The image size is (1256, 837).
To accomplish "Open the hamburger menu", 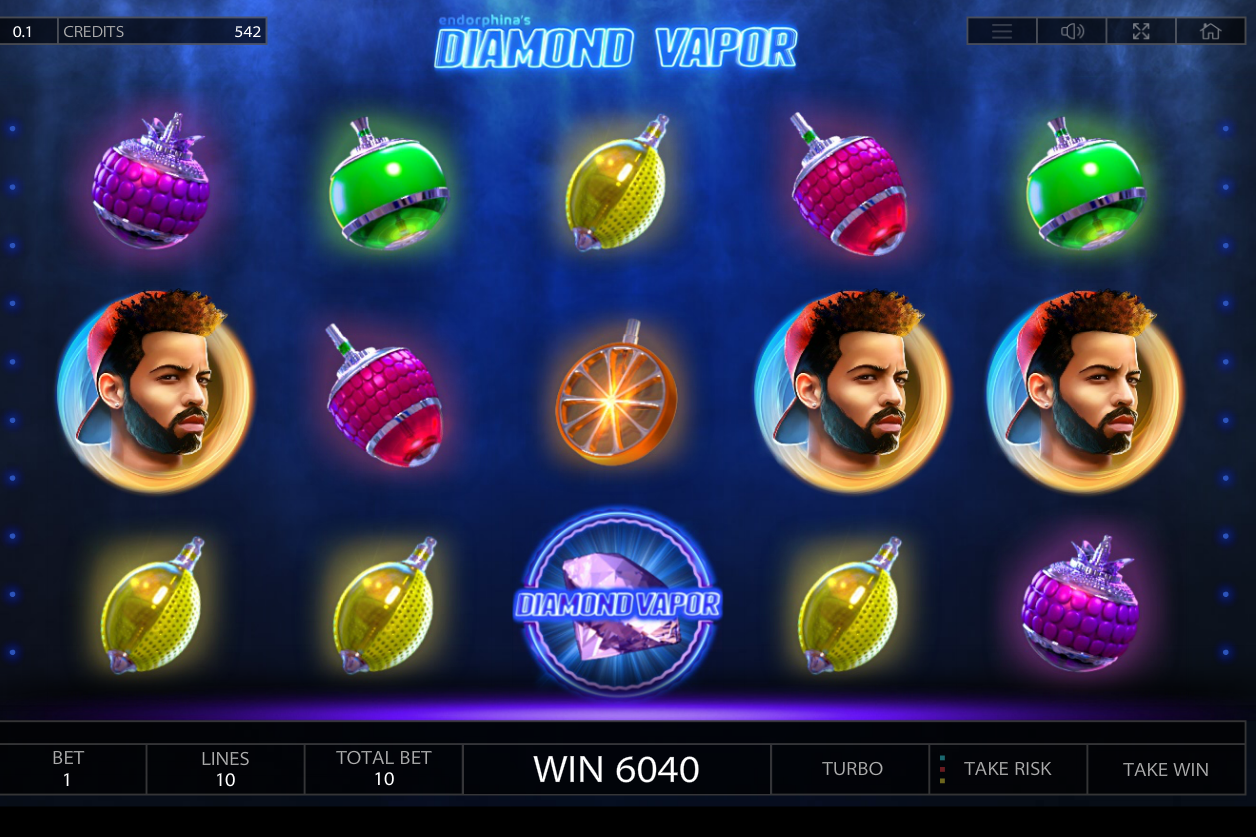I will [x=1002, y=31].
